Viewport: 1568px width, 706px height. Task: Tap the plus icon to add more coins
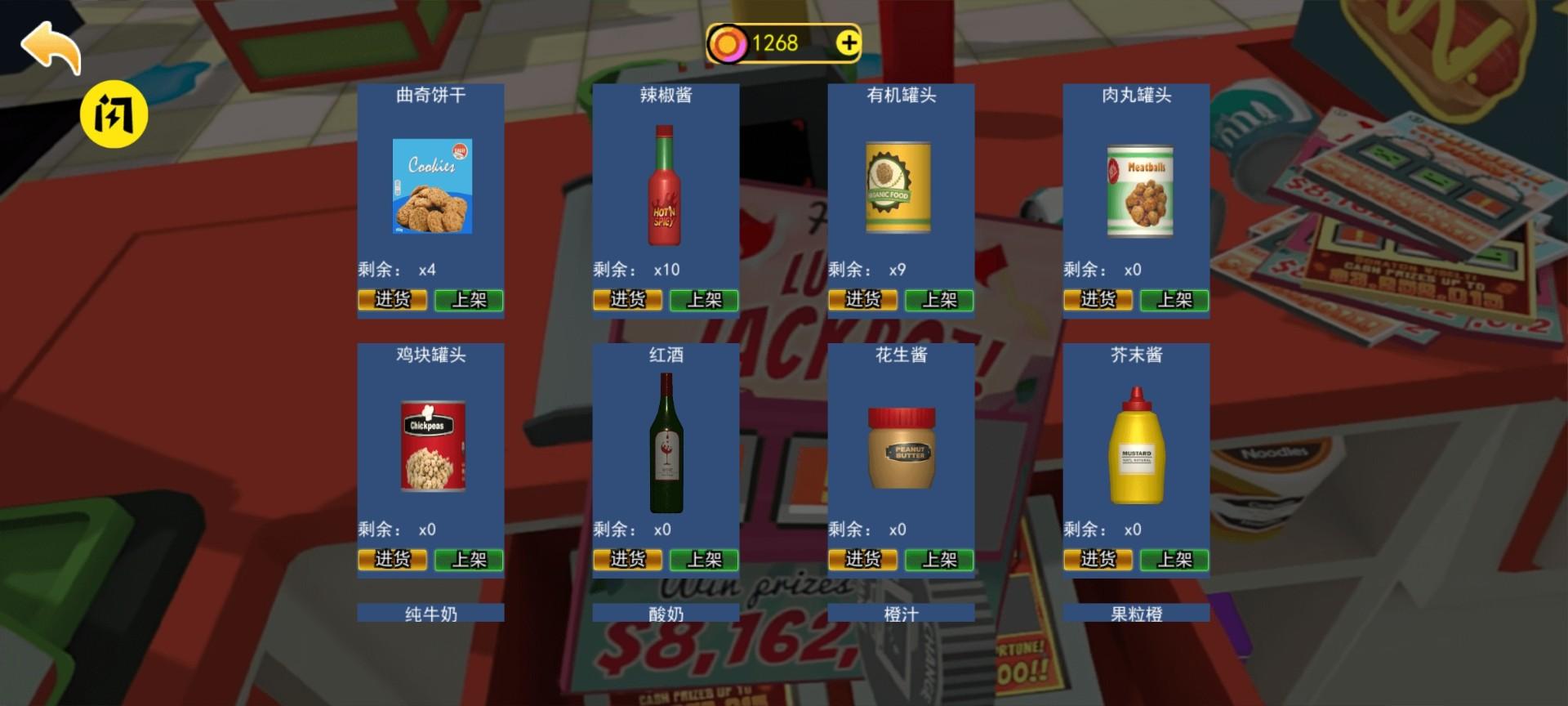coord(848,43)
